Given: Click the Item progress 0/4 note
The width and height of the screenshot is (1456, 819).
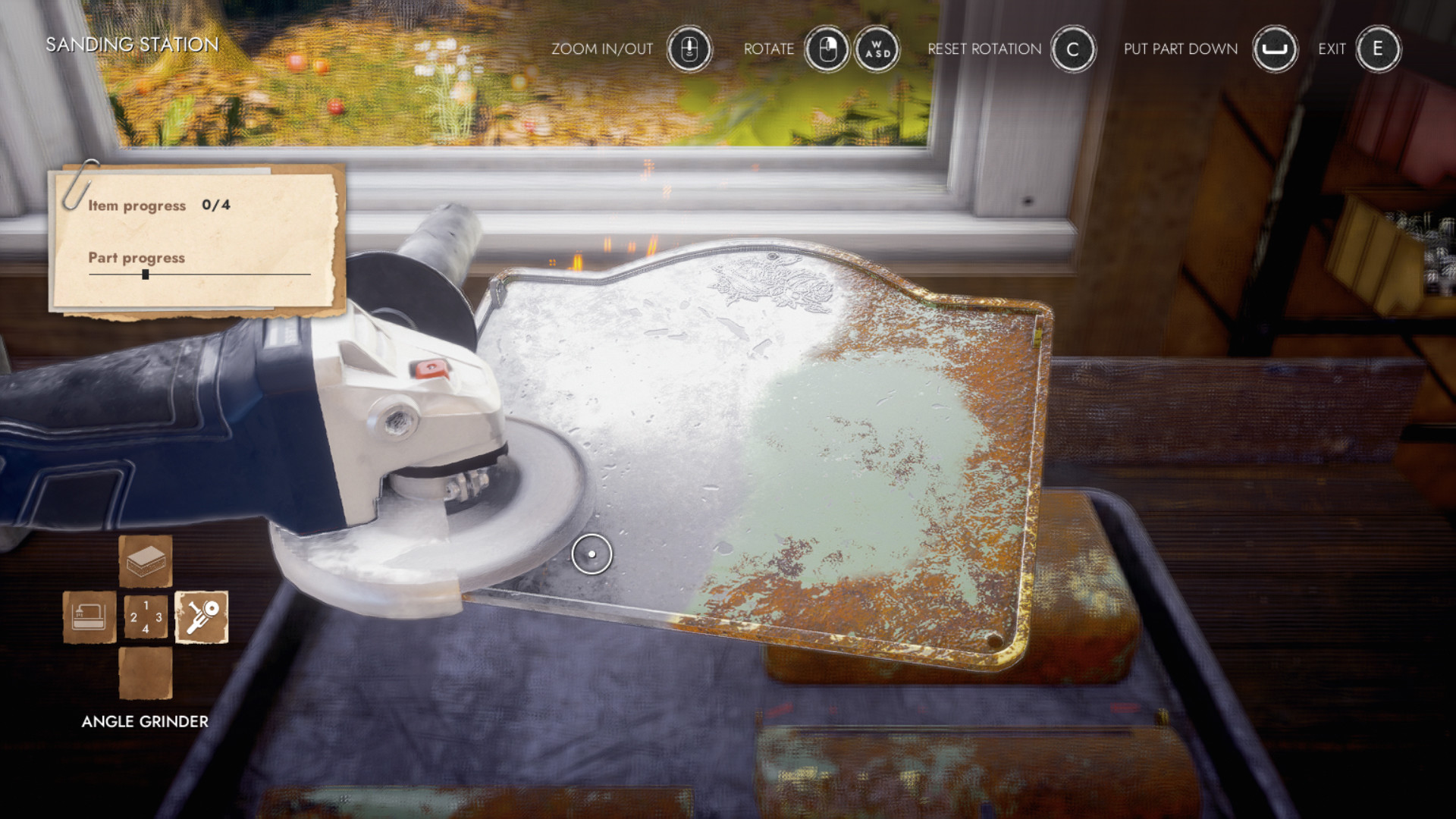Looking at the screenshot, I should click(159, 205).
